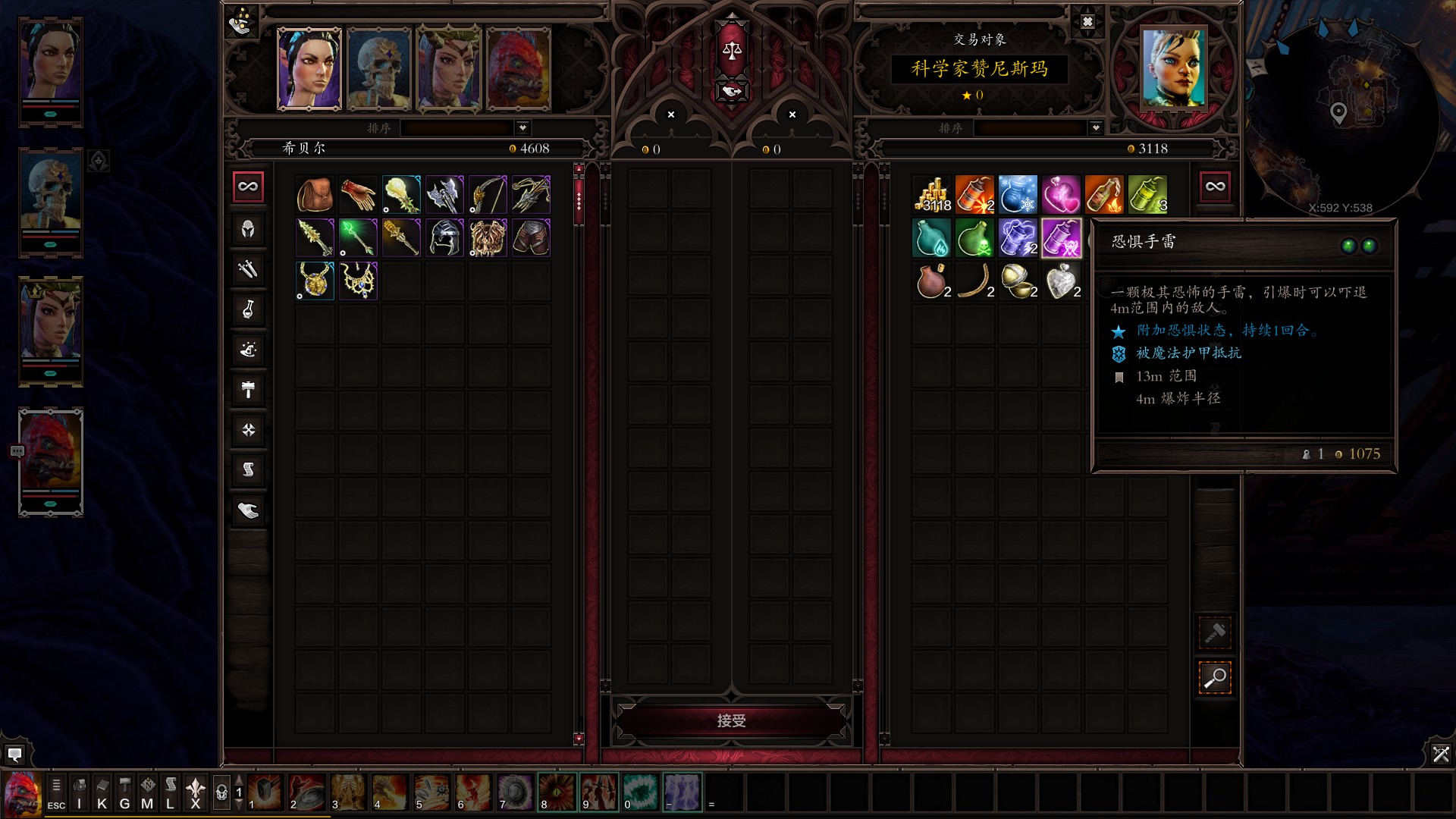
Task: Select the steel helmet item
Action: [x=444, y=238]
